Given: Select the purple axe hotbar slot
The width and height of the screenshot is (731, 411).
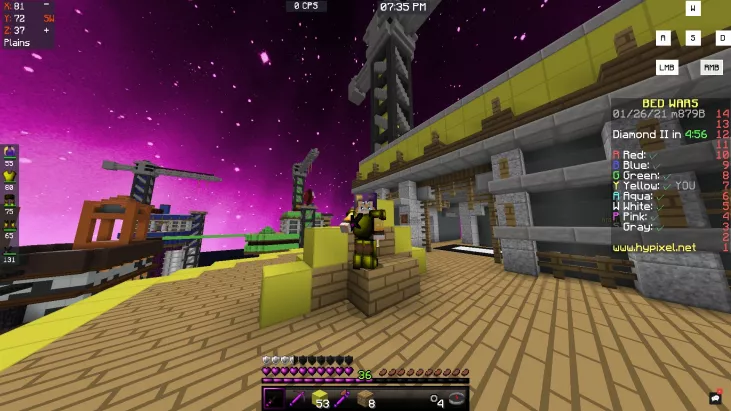Looking at the screenshot, I should (x=343, y=398).
